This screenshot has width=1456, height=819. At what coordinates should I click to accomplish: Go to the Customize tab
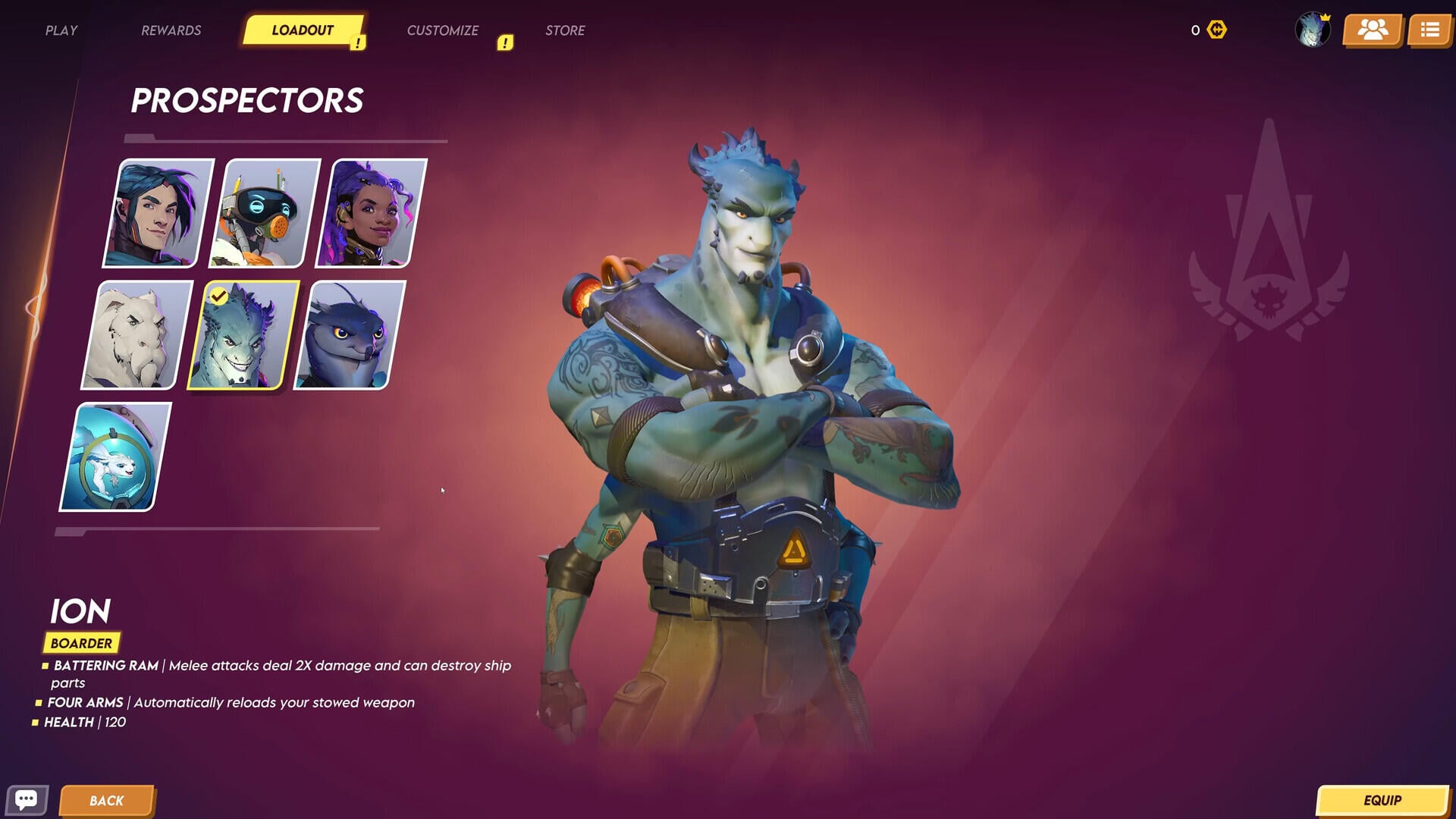point(442,30)
